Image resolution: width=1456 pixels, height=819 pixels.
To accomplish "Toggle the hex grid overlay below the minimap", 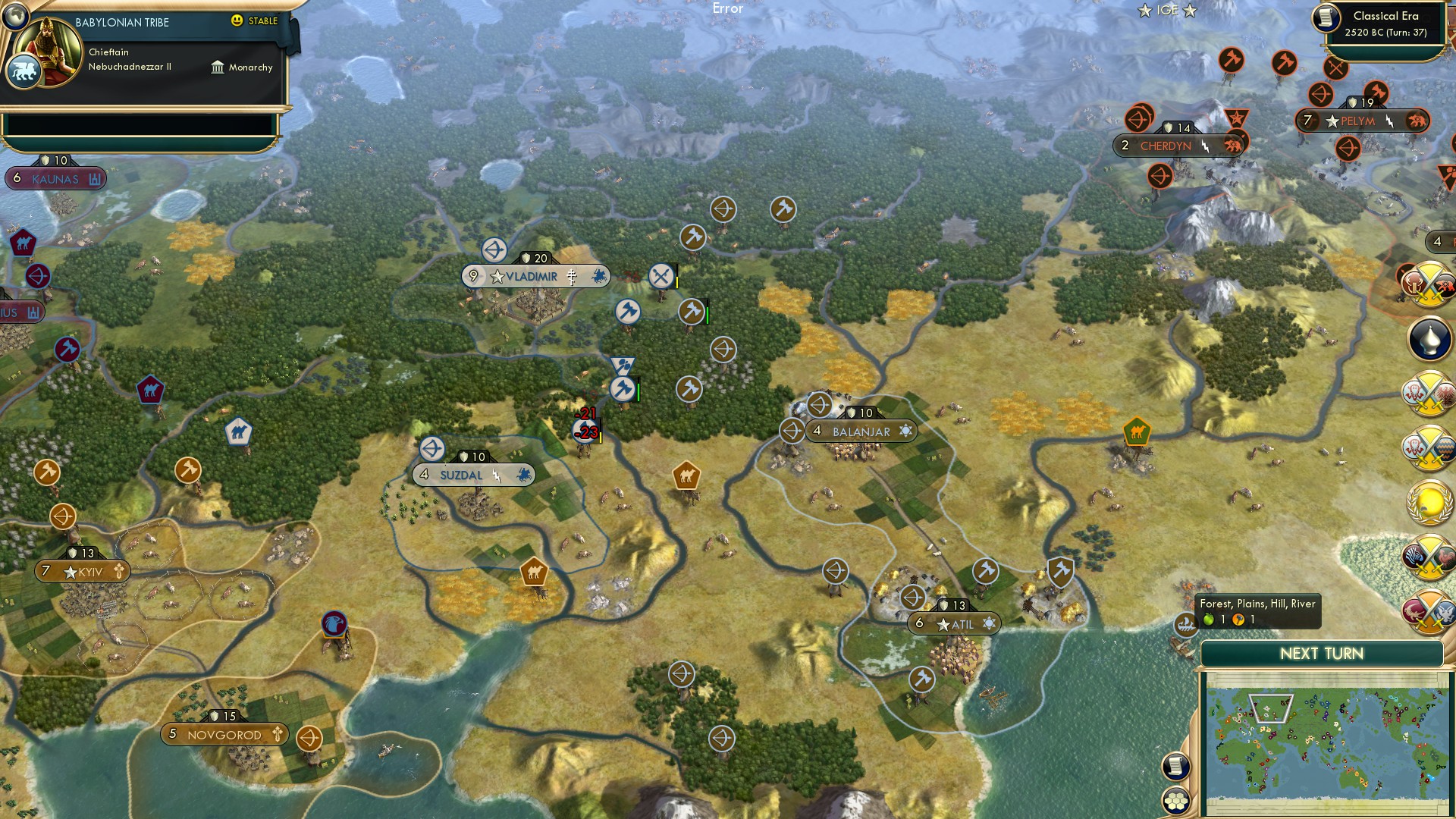I will (x=1175, y=802).
